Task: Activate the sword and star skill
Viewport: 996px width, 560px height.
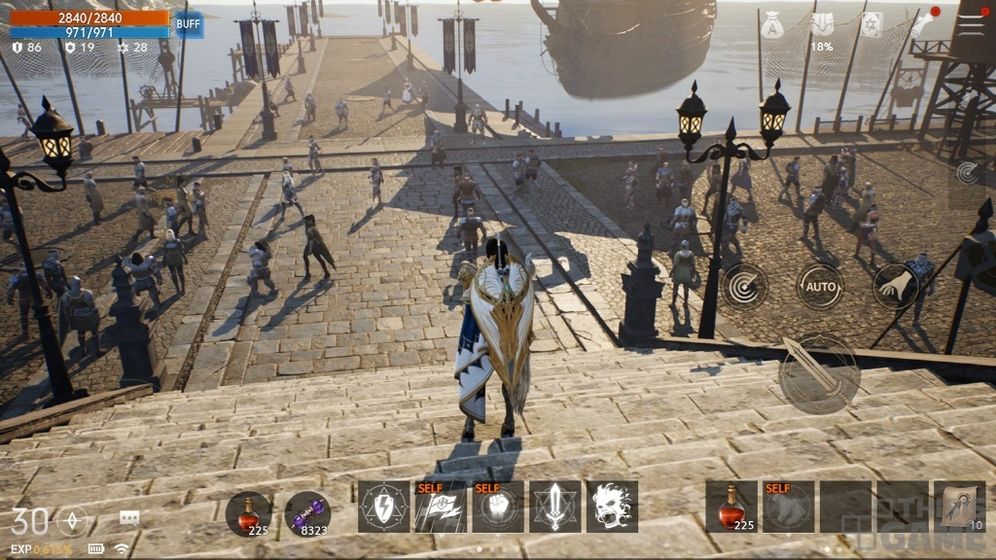Action: 555,507
